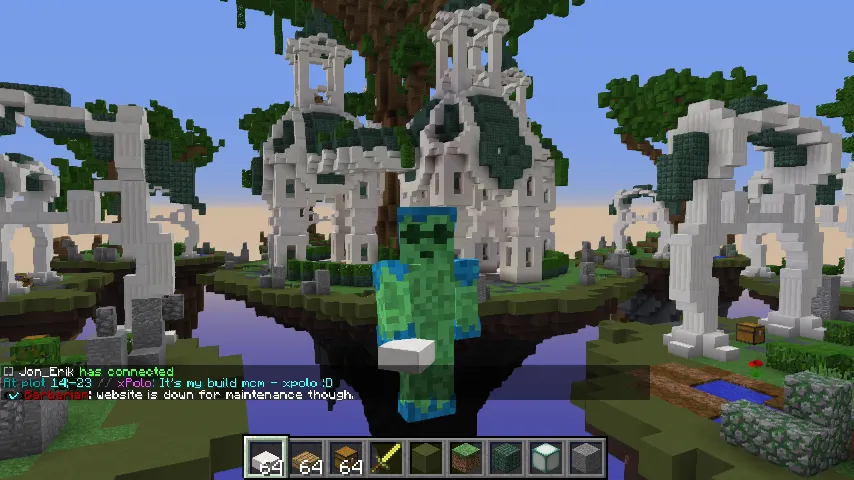
Task: Pick the grass block hotbar slot
Action: pos(467,458)
